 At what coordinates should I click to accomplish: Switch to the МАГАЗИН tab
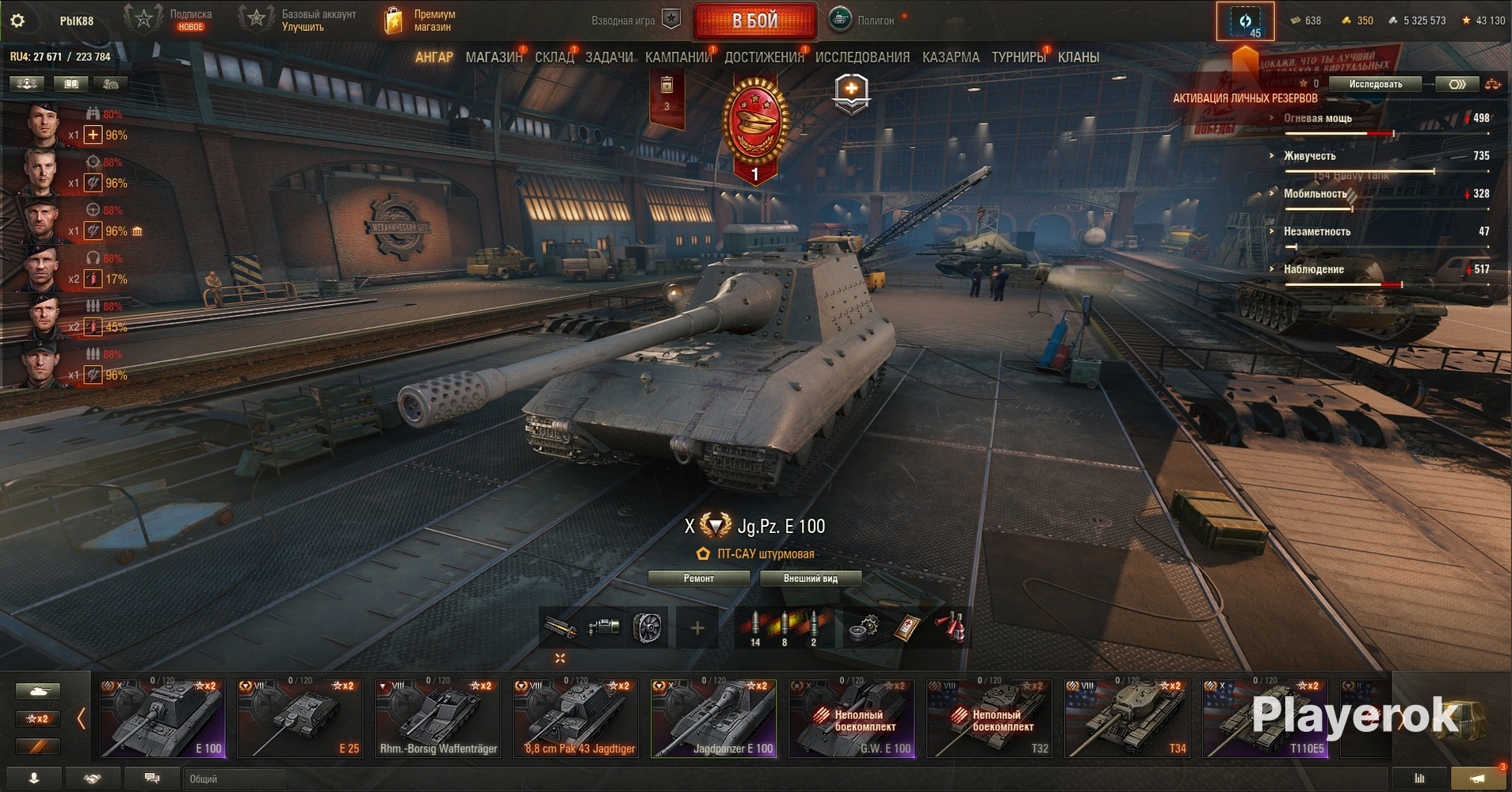pyautogui.click(x=494, y=57)
